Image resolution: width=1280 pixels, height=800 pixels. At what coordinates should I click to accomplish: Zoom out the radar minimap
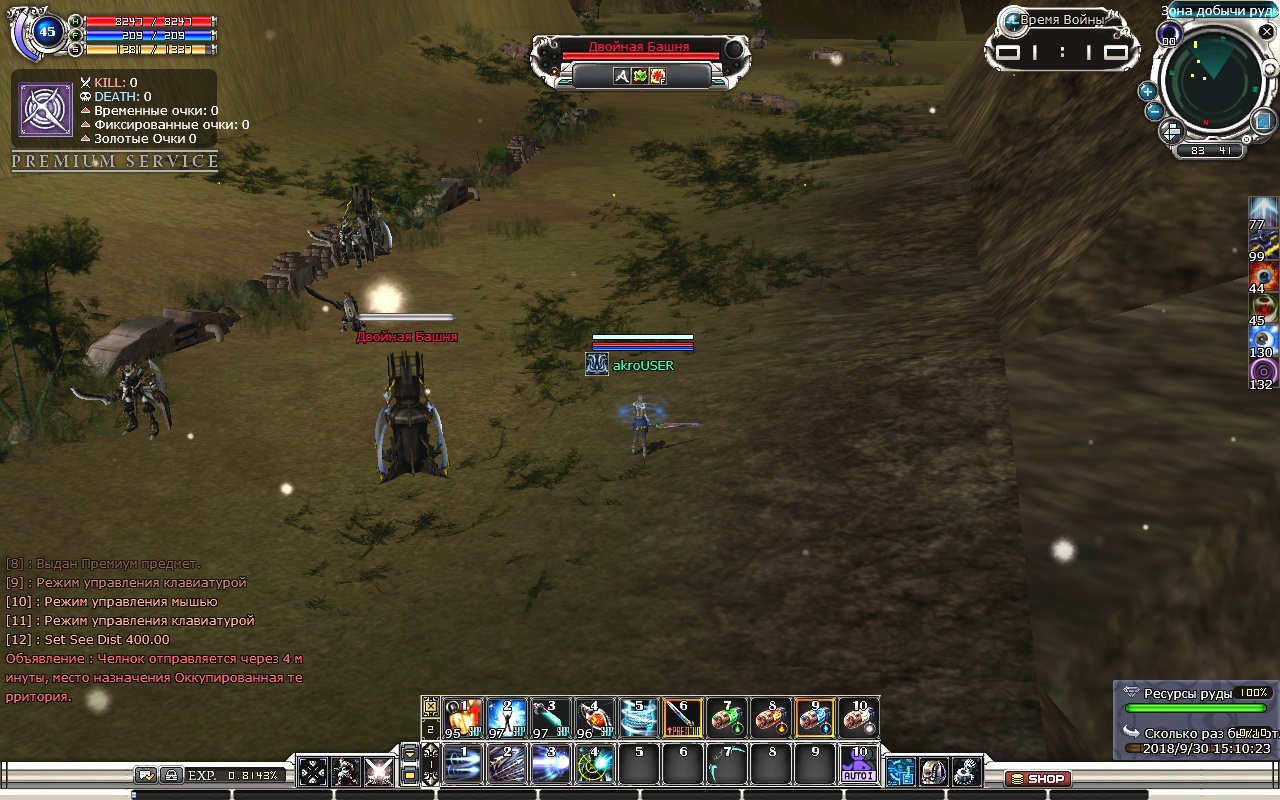coord(1154,111)
